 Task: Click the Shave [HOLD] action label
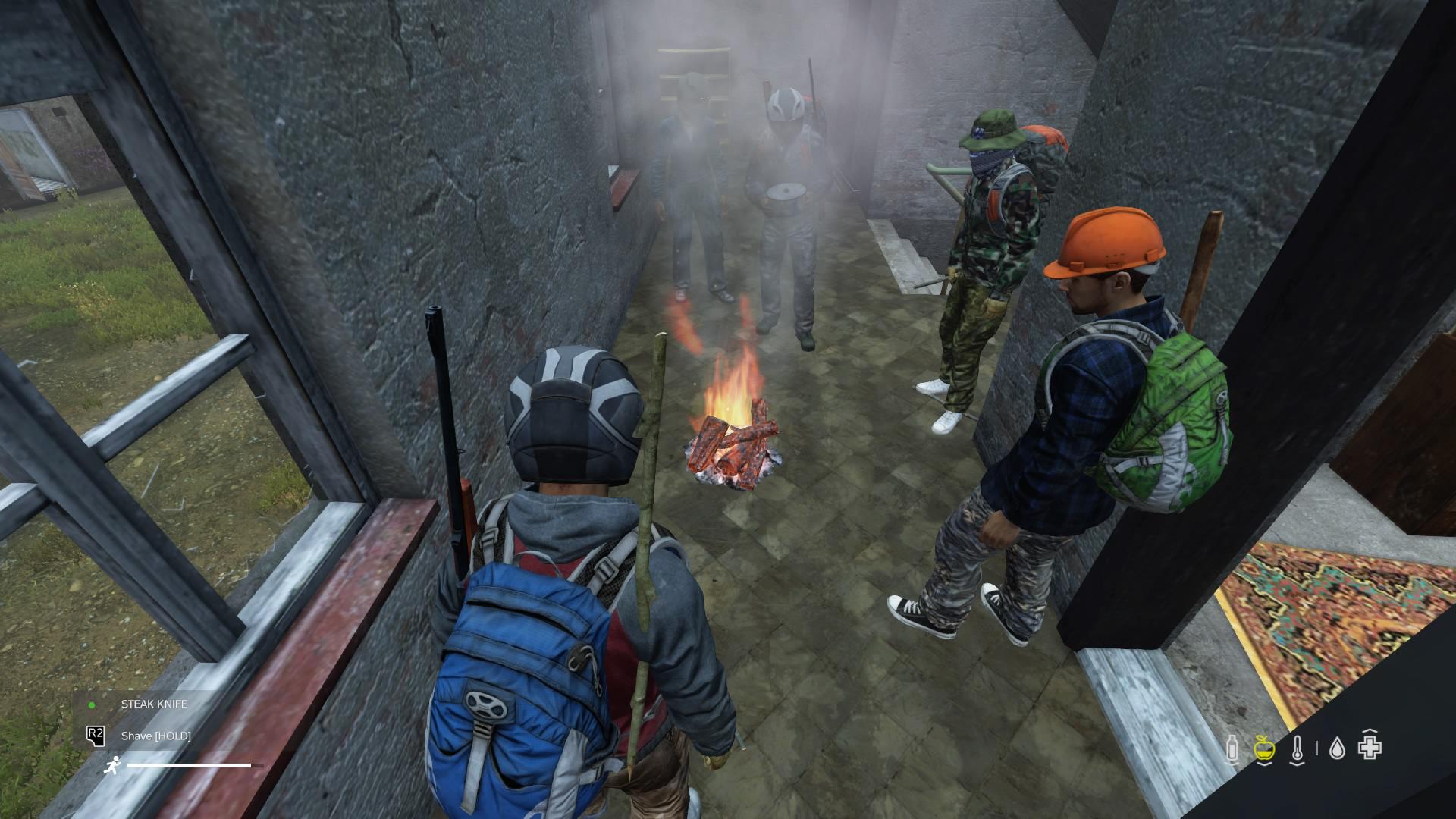click(x=157, y=736)
